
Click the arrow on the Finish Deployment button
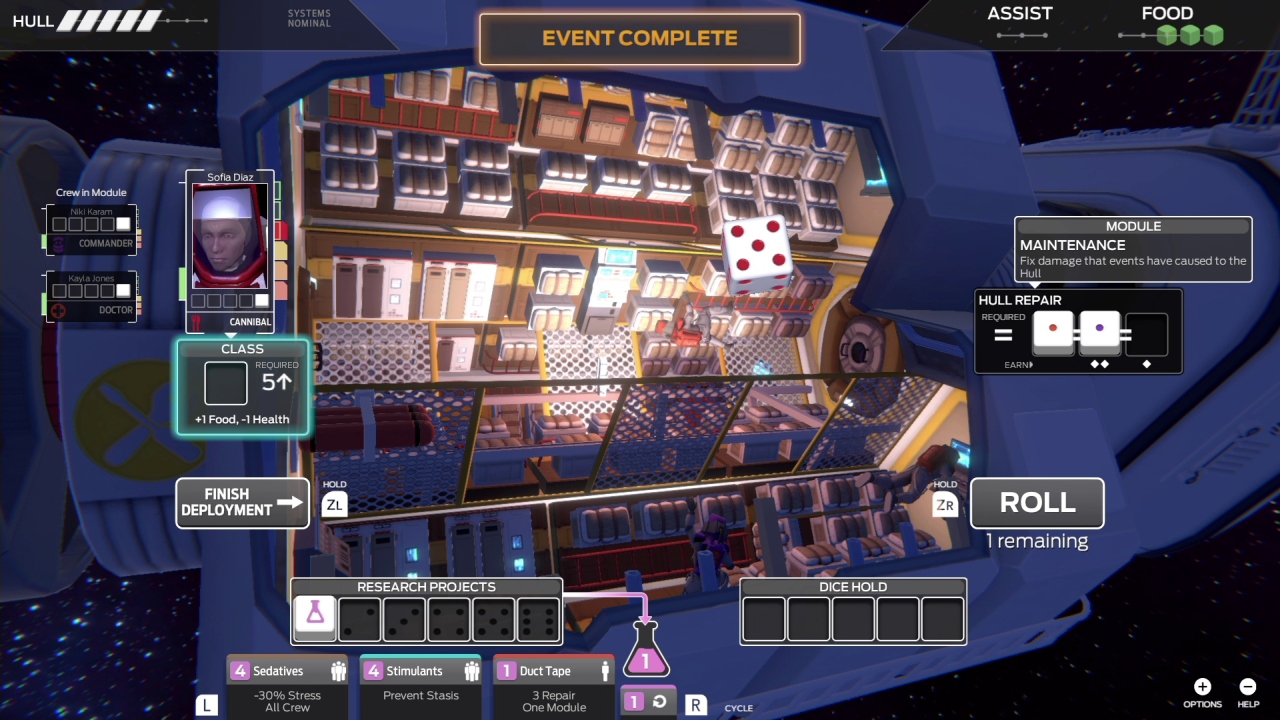point(290,502)
